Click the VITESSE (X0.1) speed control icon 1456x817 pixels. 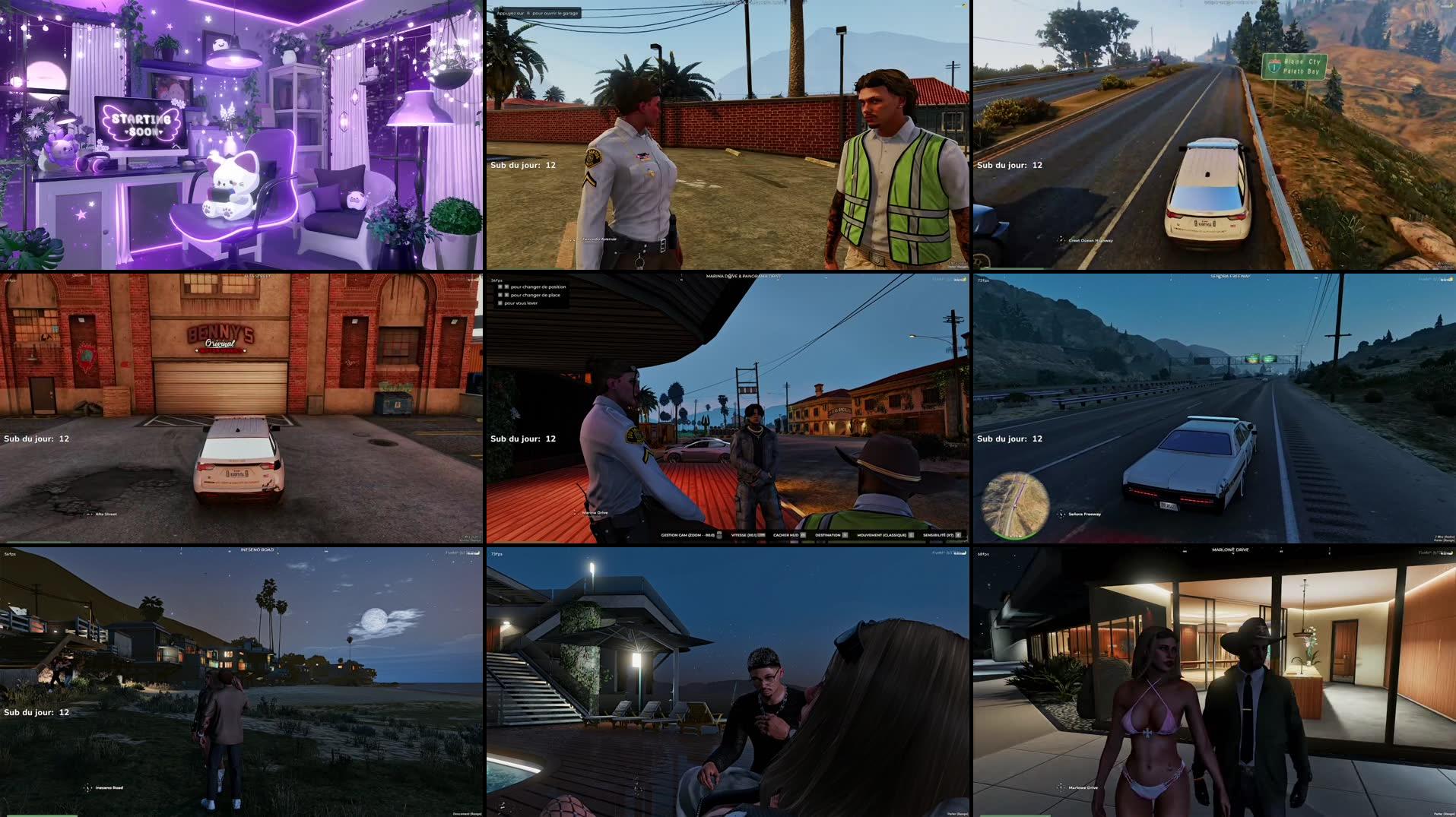tap(762, 534)
